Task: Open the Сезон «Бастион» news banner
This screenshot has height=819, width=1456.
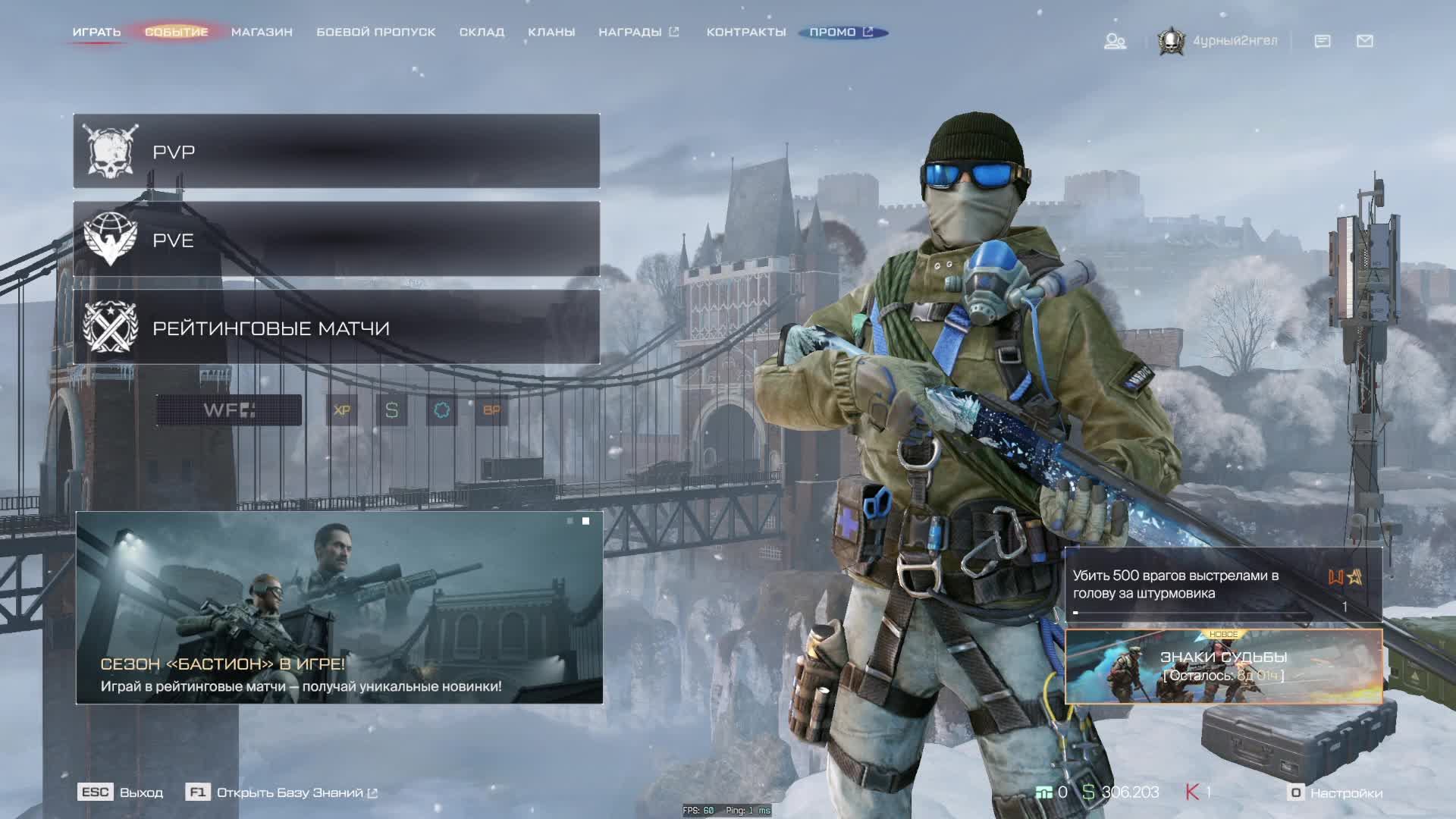Action: [339, 607]
